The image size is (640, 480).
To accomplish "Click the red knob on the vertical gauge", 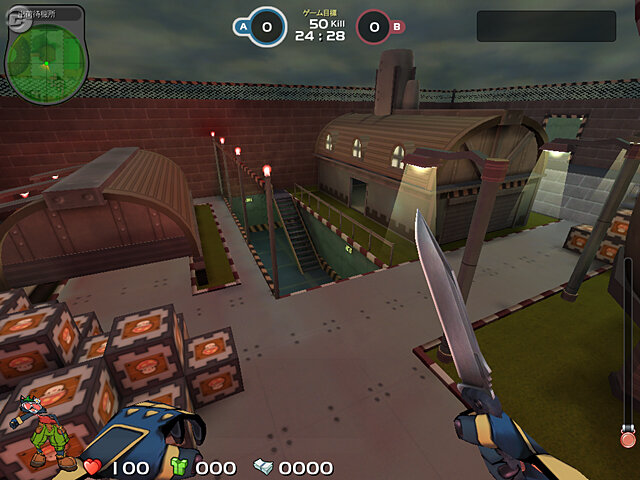I will click(627, 438).
